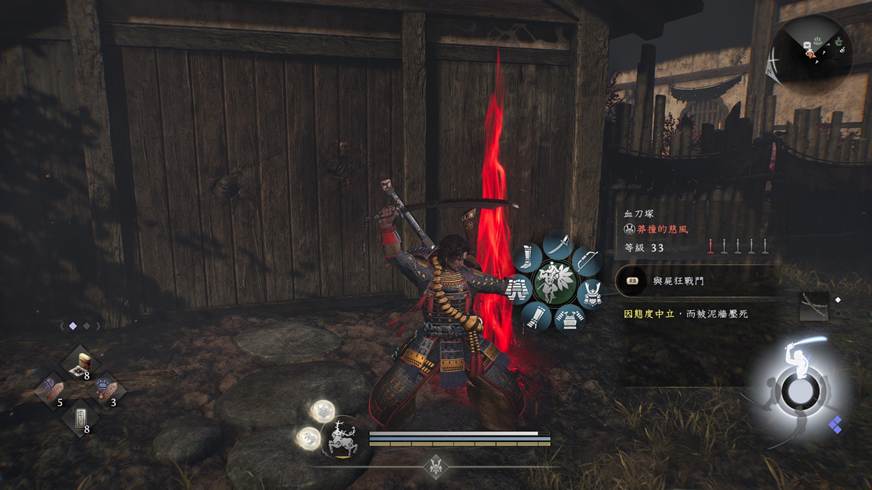Click the center character icon of the wheel
The image size is (872, 490).
pyautogui.click(x=553, y=284)
